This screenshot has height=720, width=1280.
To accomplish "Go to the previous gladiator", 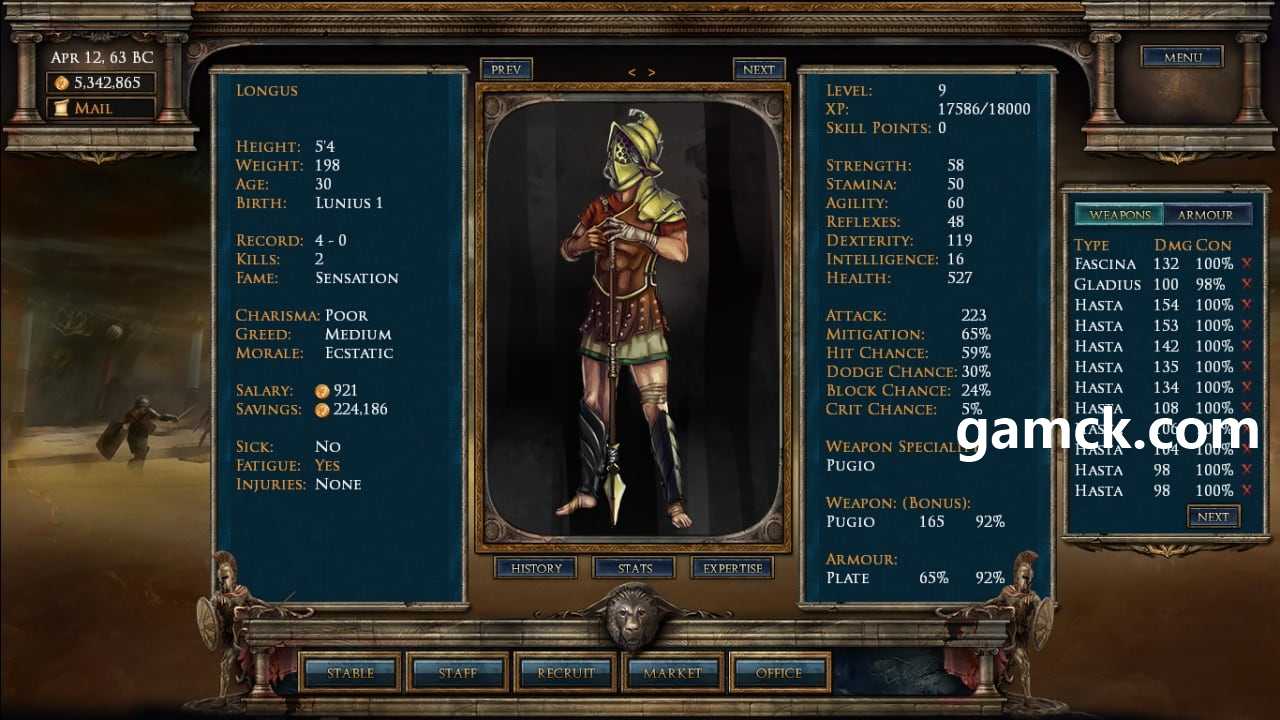I will [506, 70].
